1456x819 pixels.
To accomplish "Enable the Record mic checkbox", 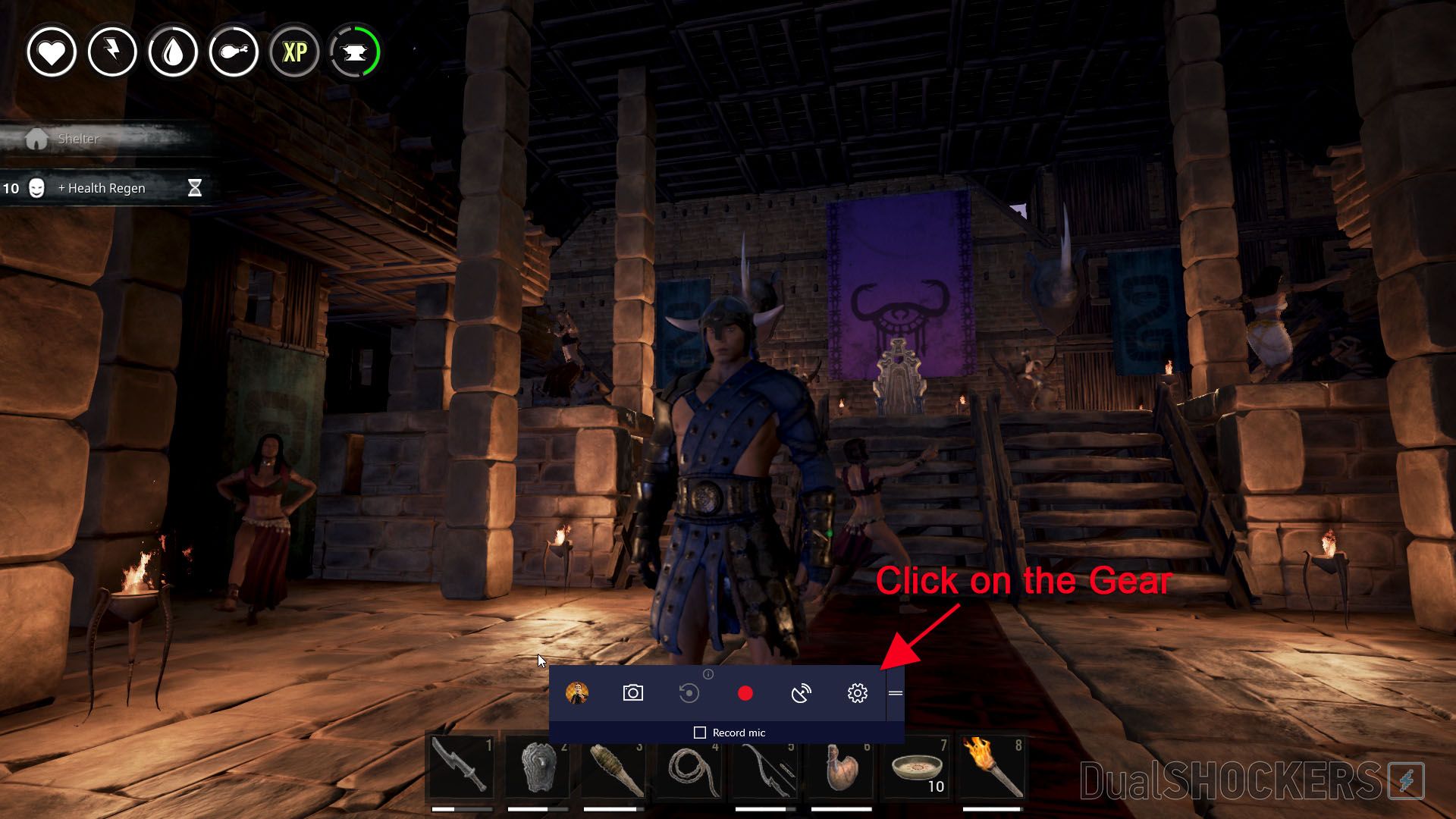I will 698,732.
